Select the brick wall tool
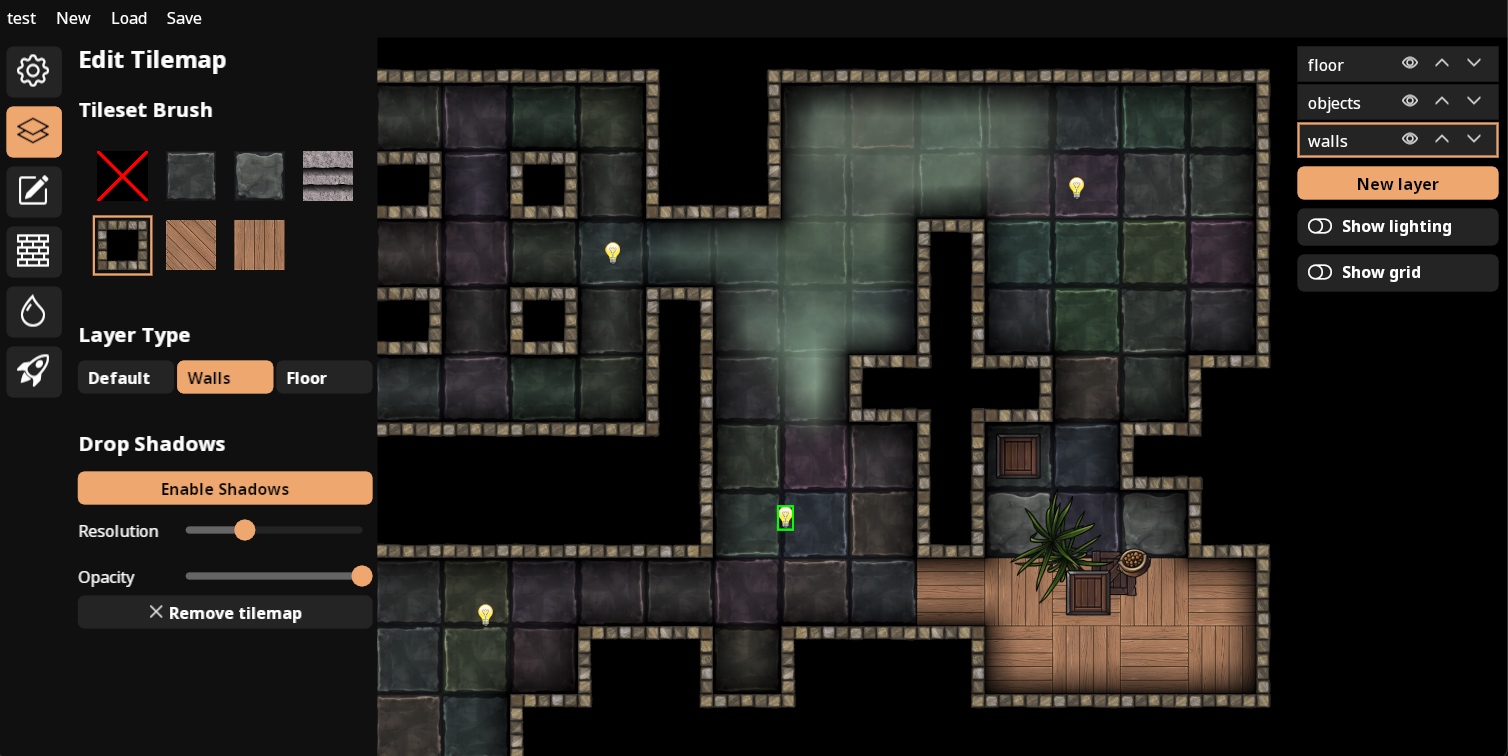 pyautogui.click(x=34, y=251)
